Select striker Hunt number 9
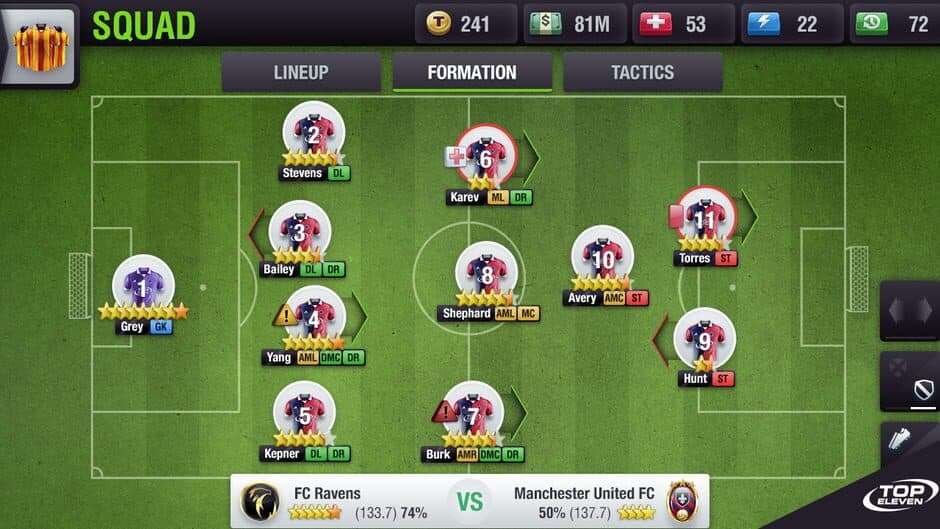 point(704,340)
